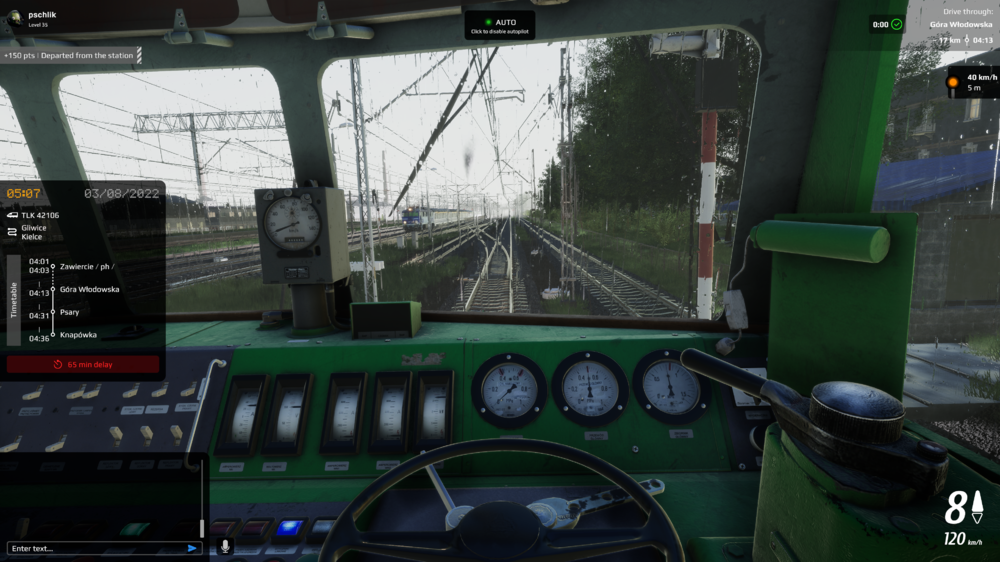Click the 40 km/h signal speed indicator
Image resolution: width=1000 pixels, height=562 pixels.
coord(972,82)
